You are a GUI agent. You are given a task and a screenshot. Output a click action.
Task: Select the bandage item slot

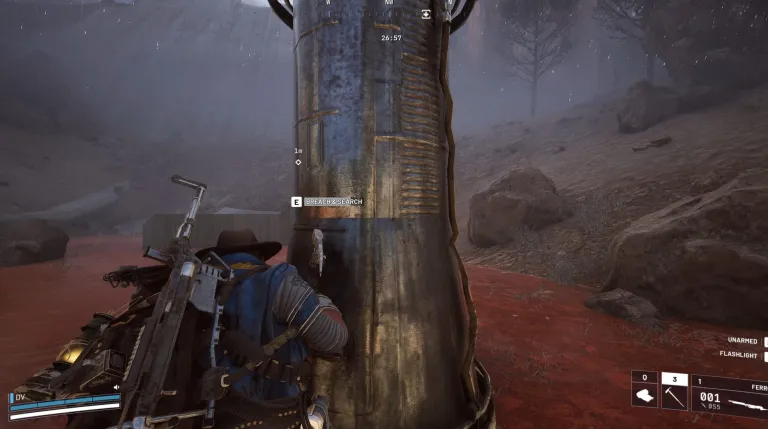click(643, 397)
